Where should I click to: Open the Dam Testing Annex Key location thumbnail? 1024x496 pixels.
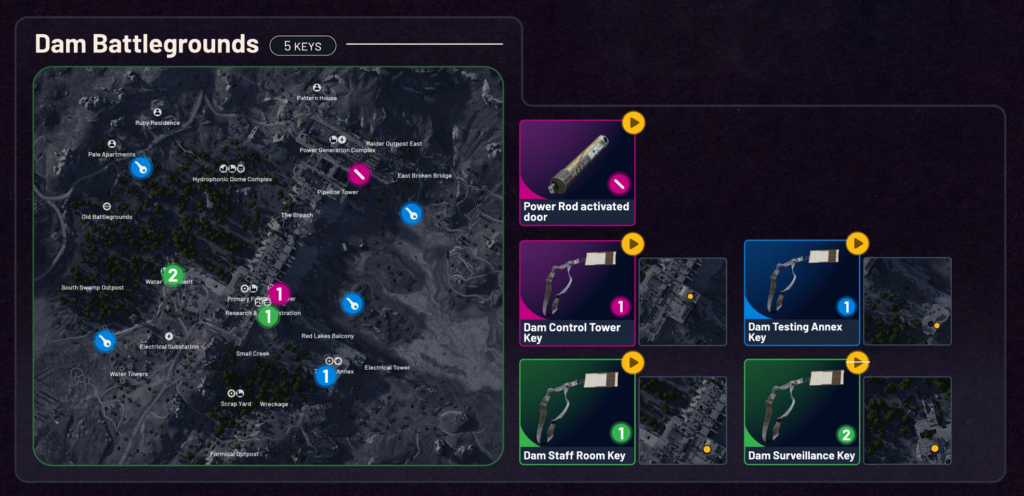click(907, 301)
